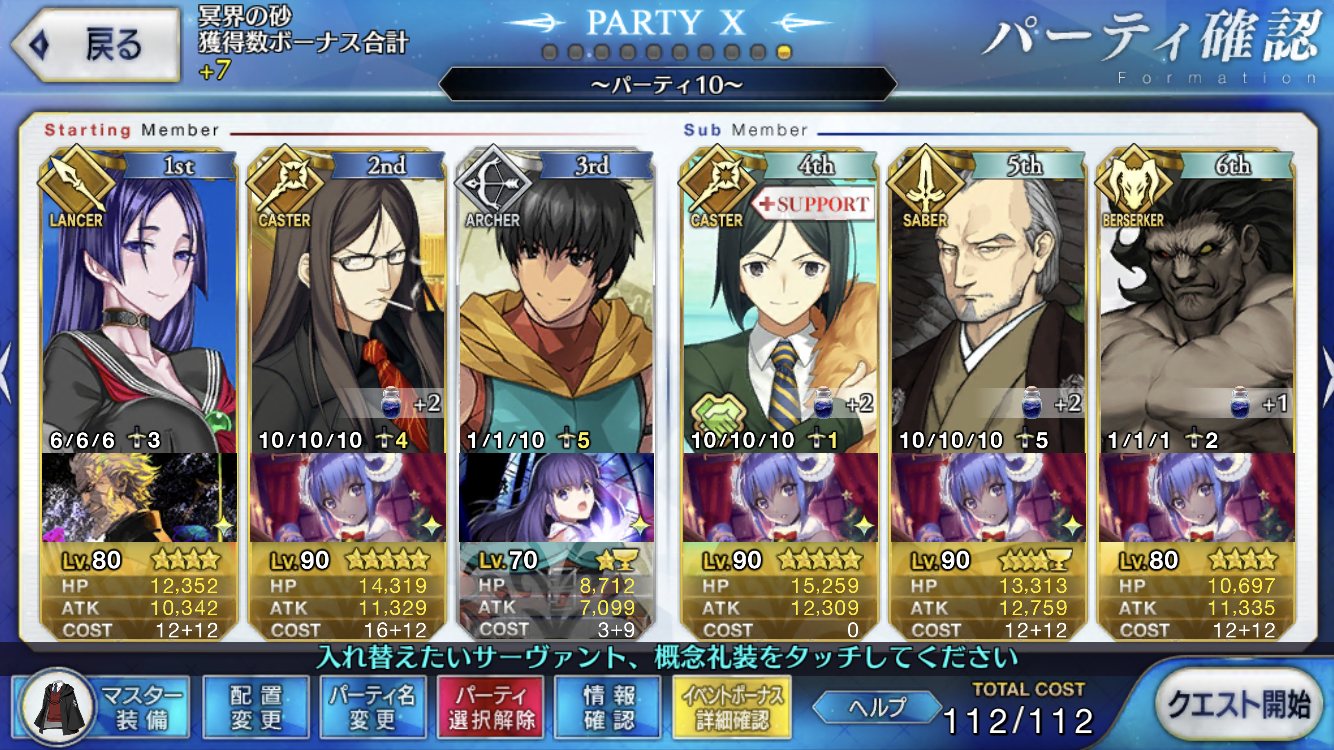1334x750 pixels.
Task: Switch to the next party with right arrow
Action: click(1325, 361)
